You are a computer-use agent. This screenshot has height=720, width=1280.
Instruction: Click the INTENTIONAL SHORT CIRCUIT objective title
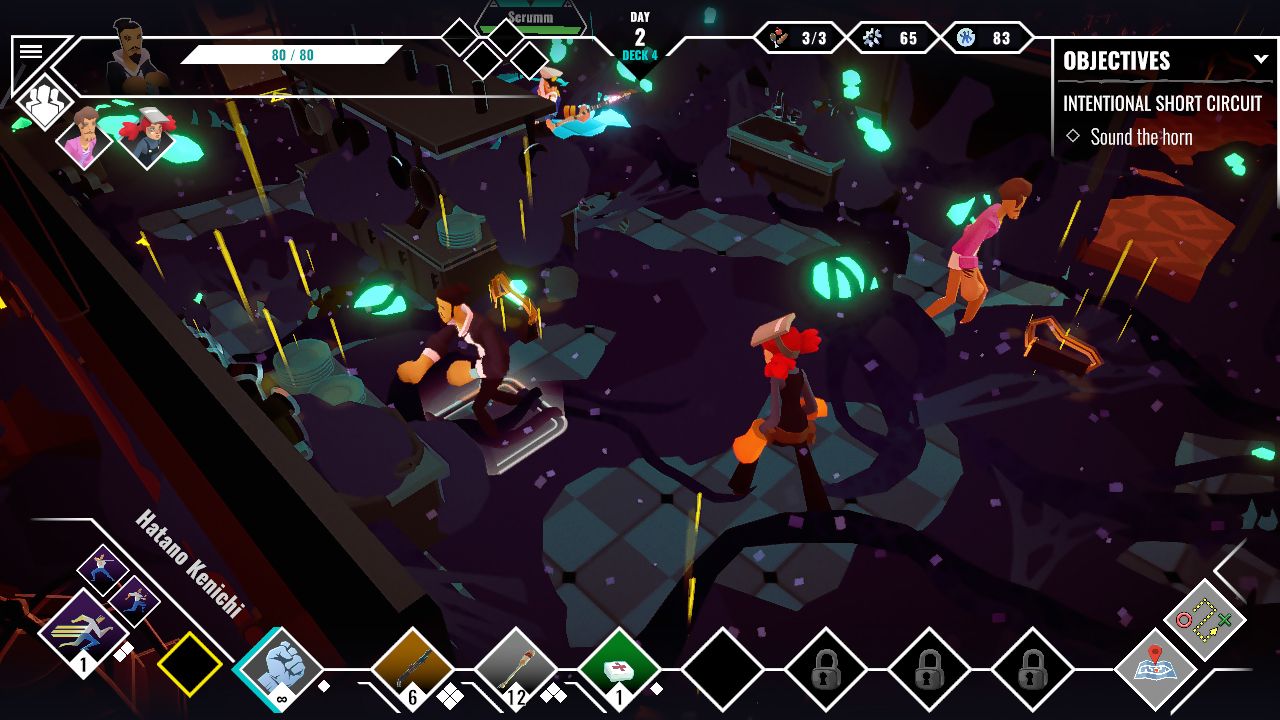coord(1164,103)
